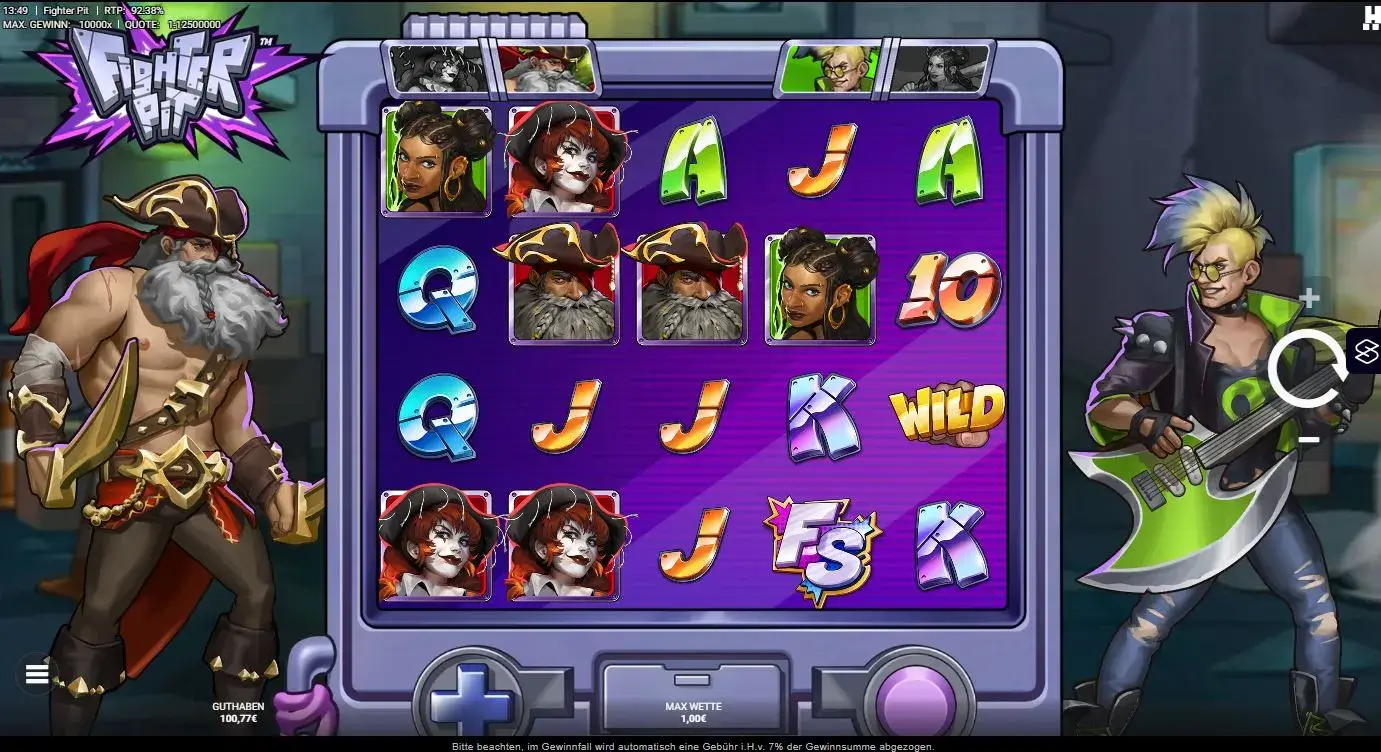Image resolution: width=1381 pixels, height=752 pixels.
Task: Toggle the pirate captain fighter portrait
Action: [x=548, y=67]
